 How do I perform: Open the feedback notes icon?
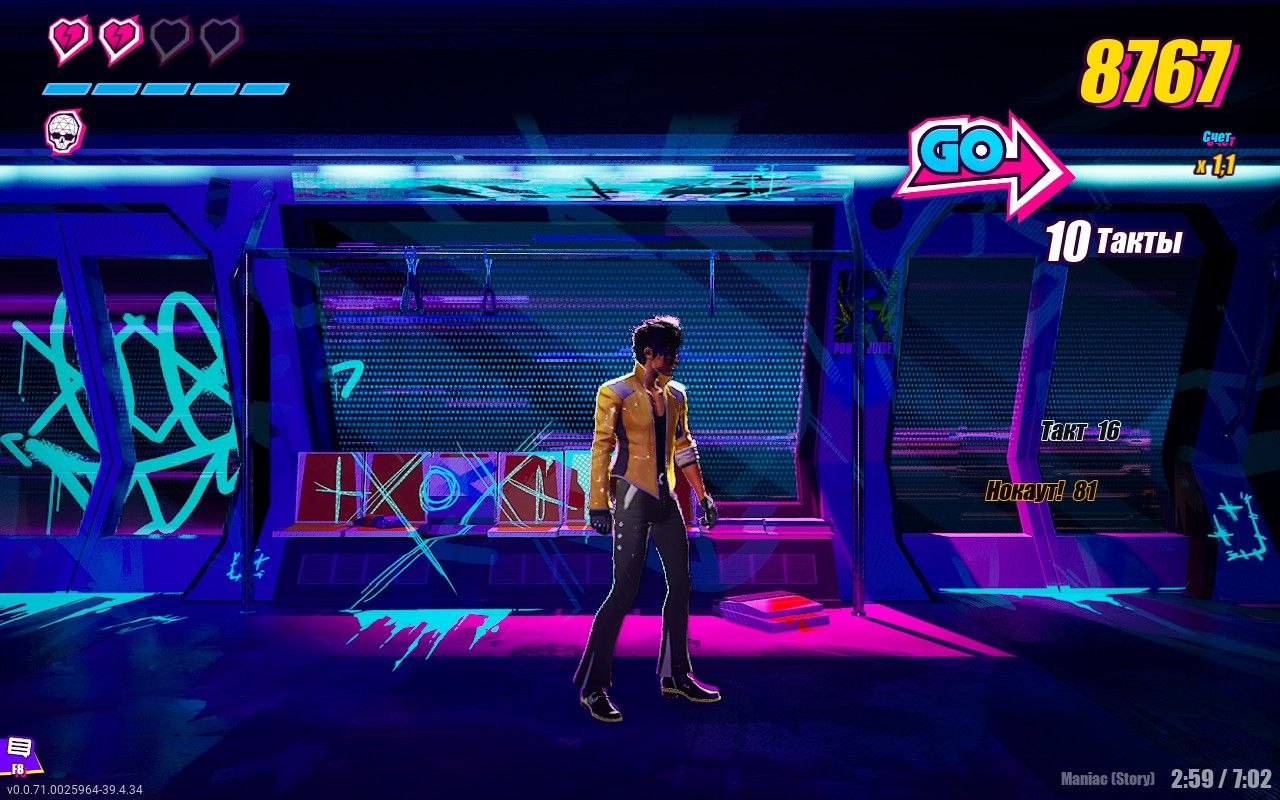click(19, 751)
